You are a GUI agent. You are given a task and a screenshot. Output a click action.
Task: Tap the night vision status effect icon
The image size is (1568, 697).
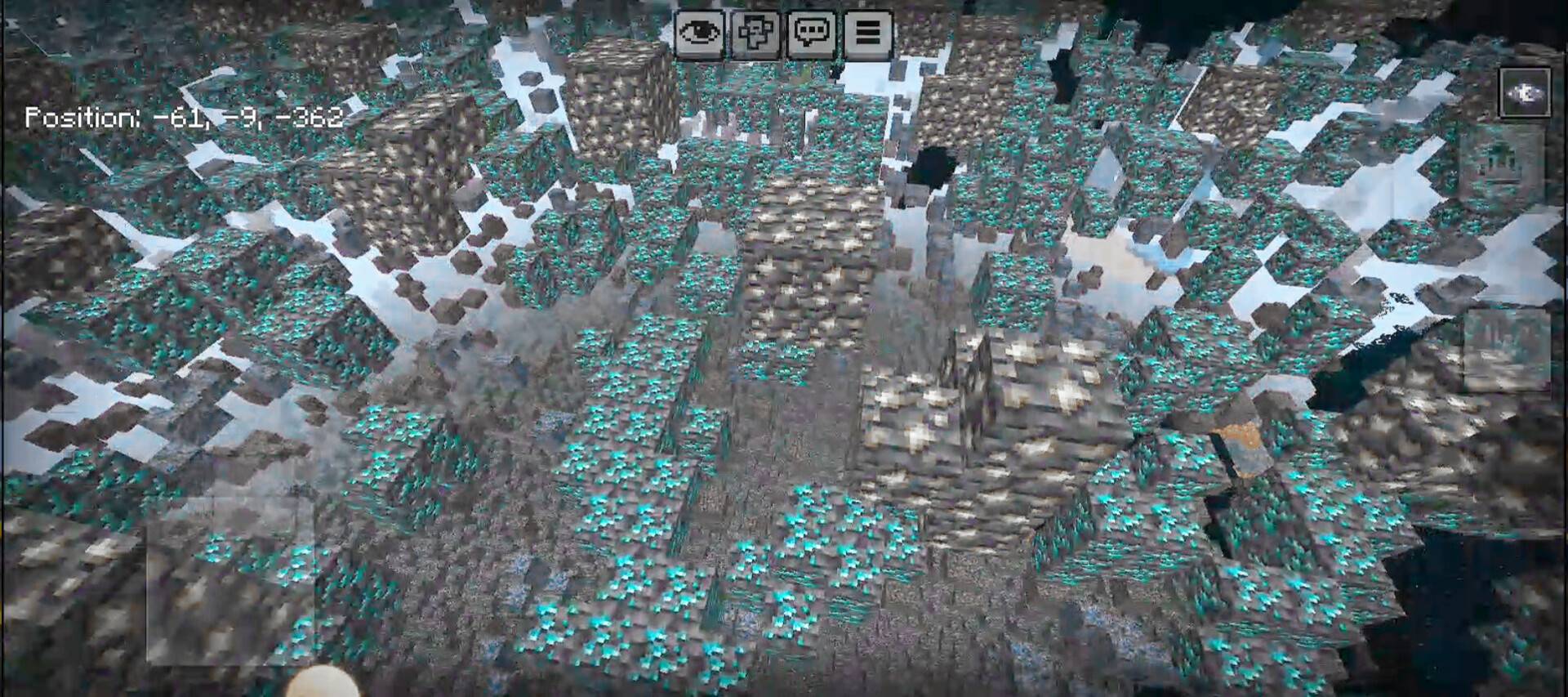[1525, 93]
